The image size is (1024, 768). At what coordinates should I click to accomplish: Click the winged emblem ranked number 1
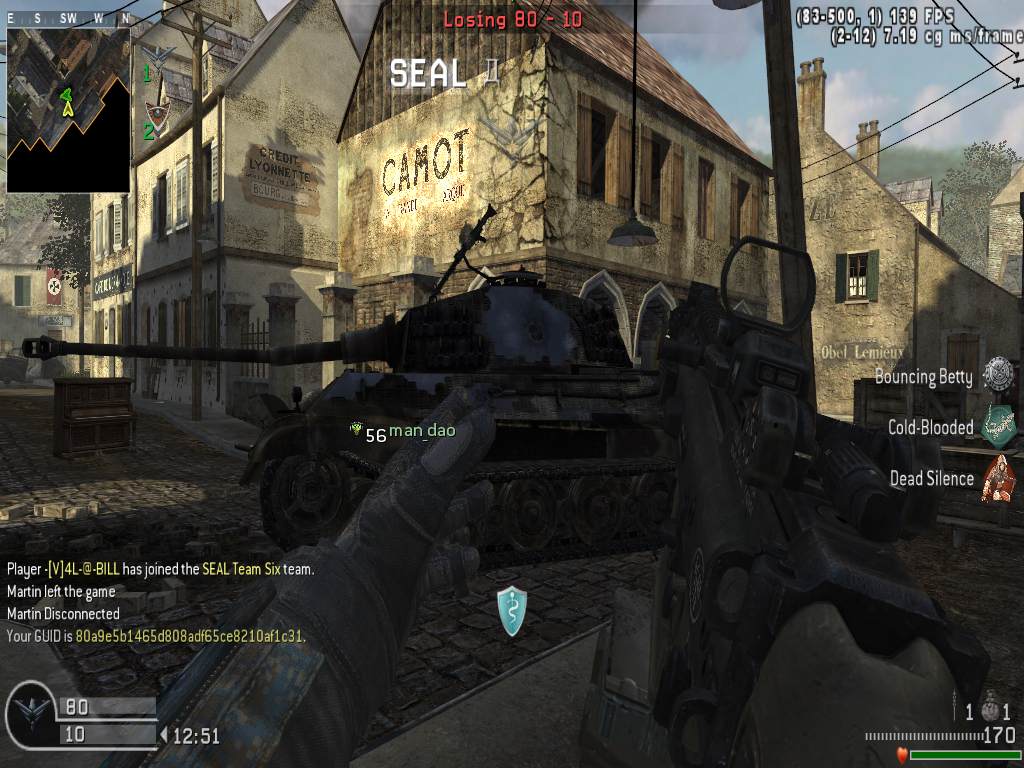coord(158,53)
